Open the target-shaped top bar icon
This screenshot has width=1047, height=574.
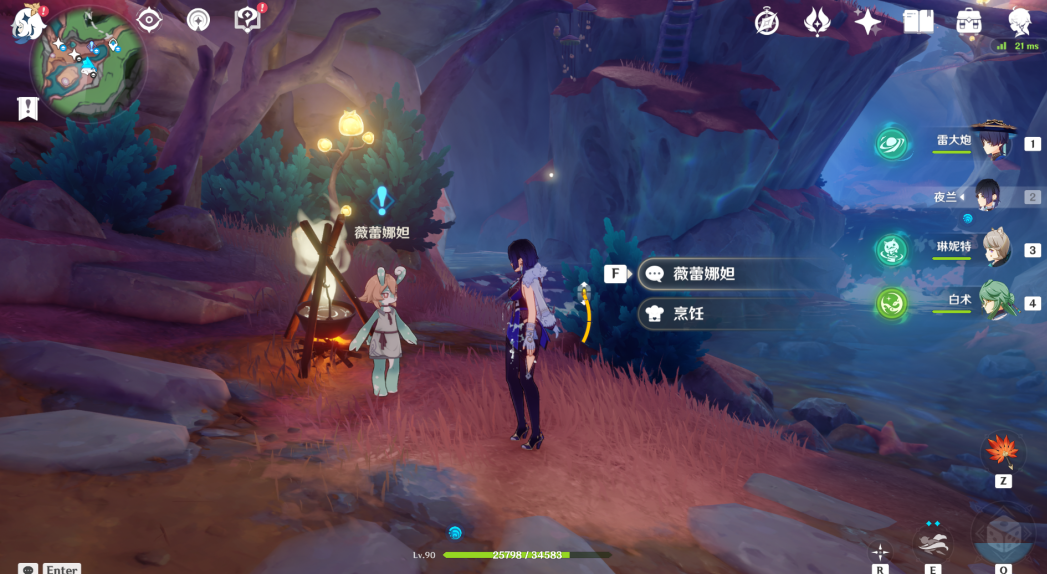tap(149, 19)
